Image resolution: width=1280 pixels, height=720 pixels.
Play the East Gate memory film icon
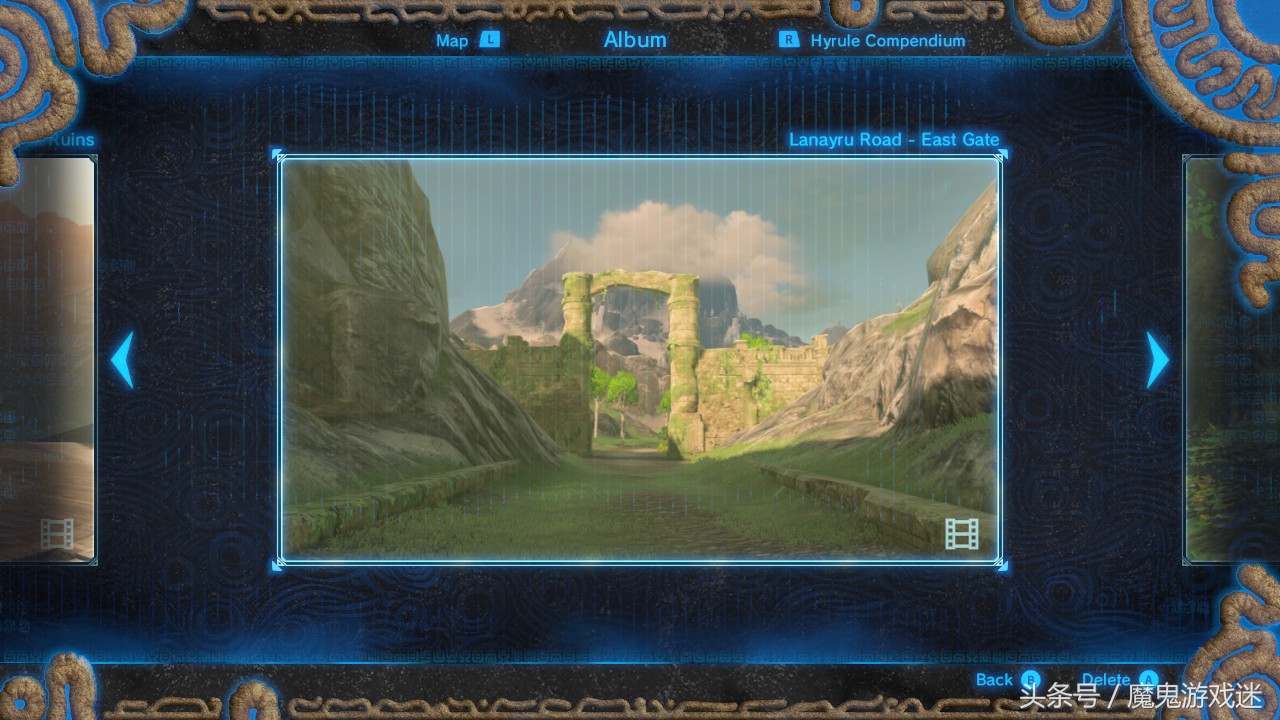click(961, 534)
